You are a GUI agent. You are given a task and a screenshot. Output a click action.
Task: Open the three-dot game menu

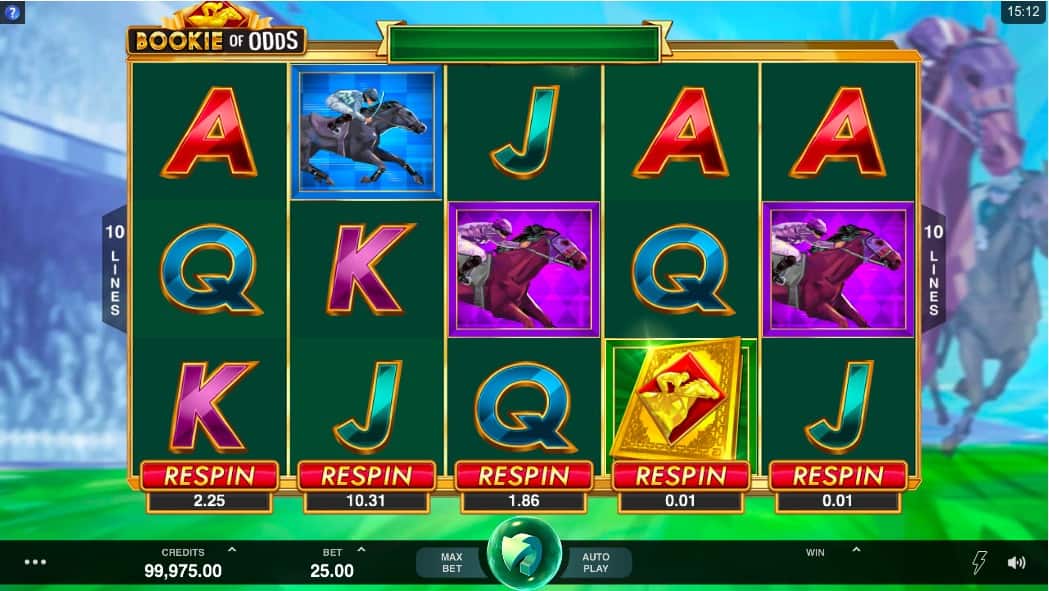[35, 562]
